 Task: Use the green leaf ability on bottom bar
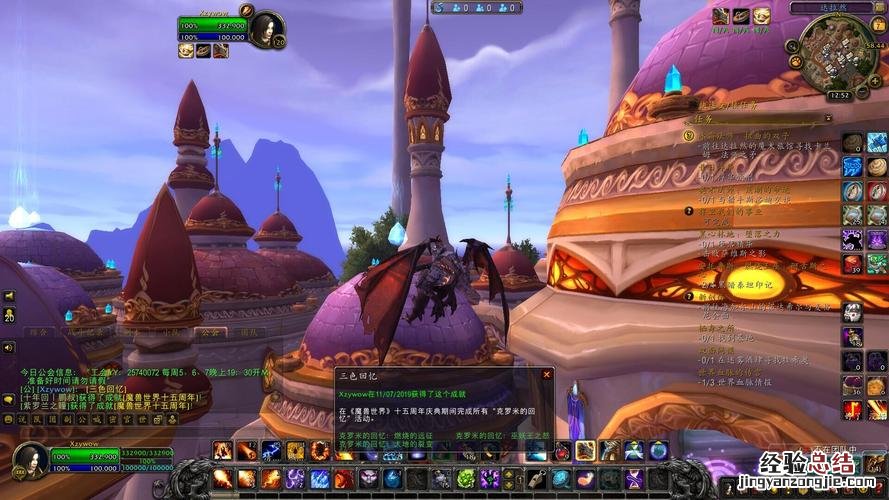(x=465, y=478)
